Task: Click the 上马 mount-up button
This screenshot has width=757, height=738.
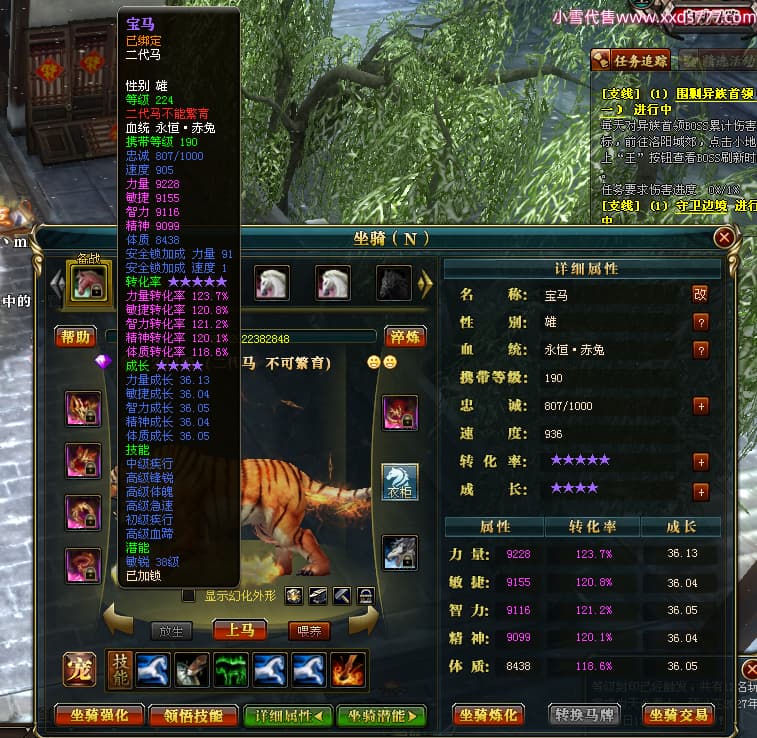Action: (x=239, y=630)
